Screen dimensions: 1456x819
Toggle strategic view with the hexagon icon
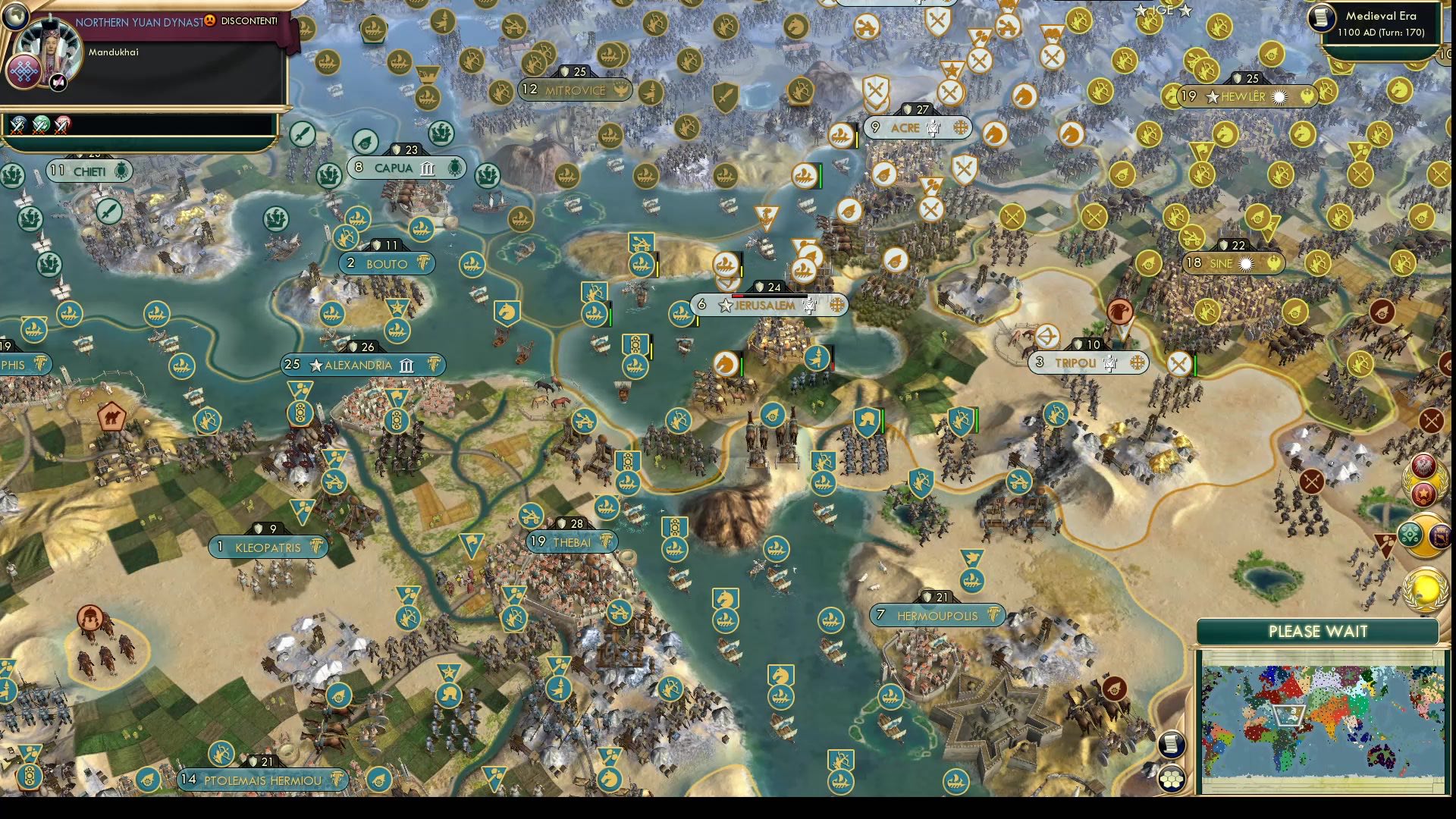tap(1172, 780)
